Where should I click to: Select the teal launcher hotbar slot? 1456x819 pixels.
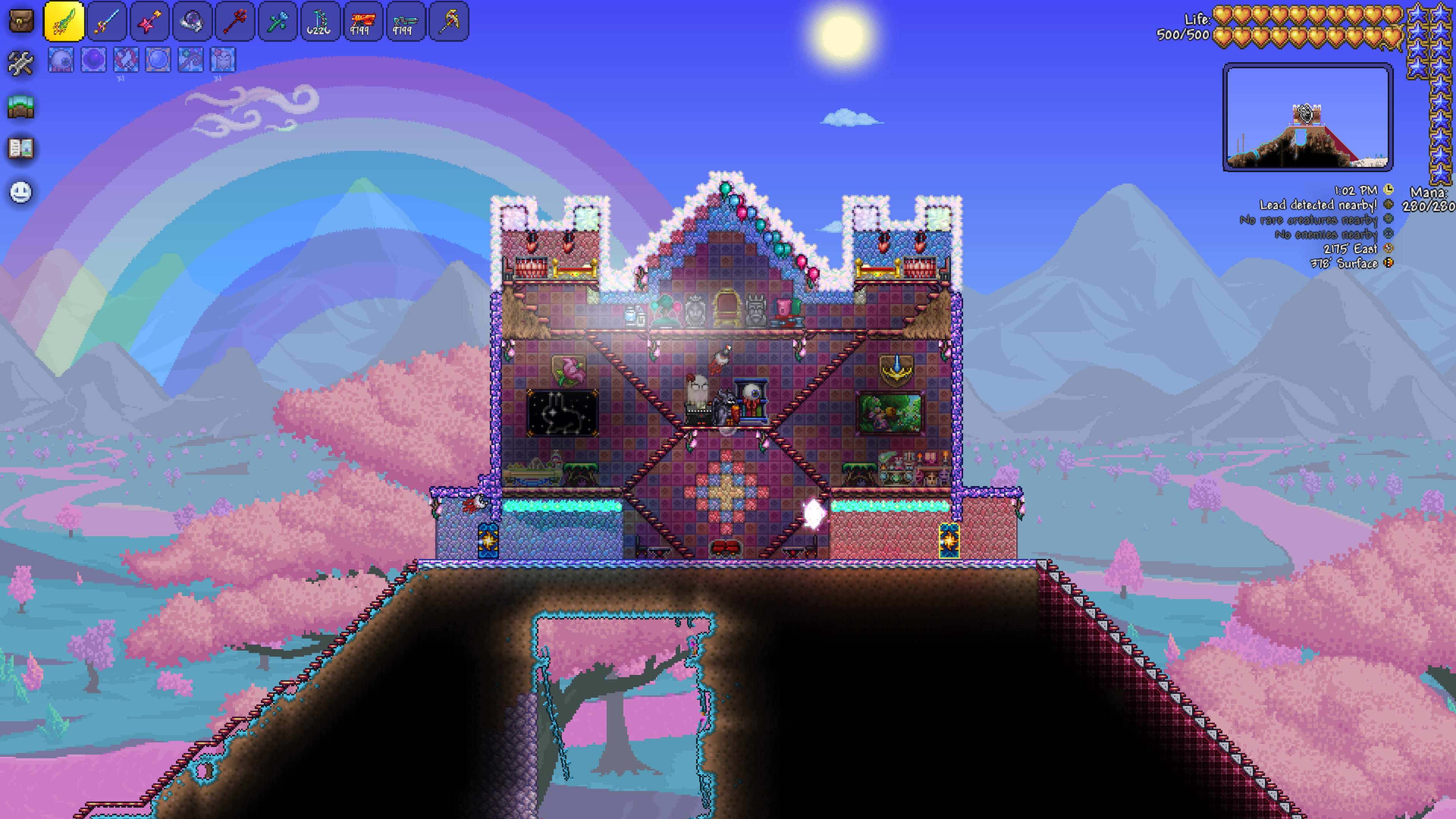405,22
